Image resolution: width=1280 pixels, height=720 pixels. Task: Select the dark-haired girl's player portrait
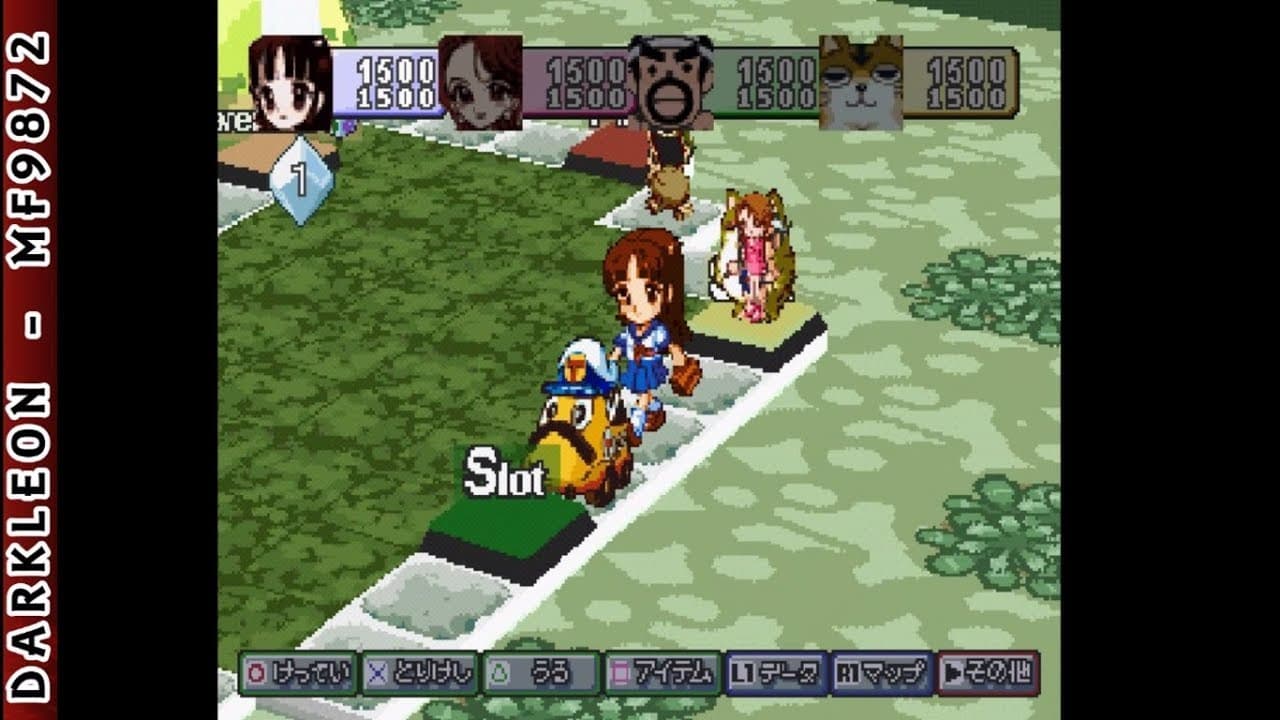tap(290, 85)
